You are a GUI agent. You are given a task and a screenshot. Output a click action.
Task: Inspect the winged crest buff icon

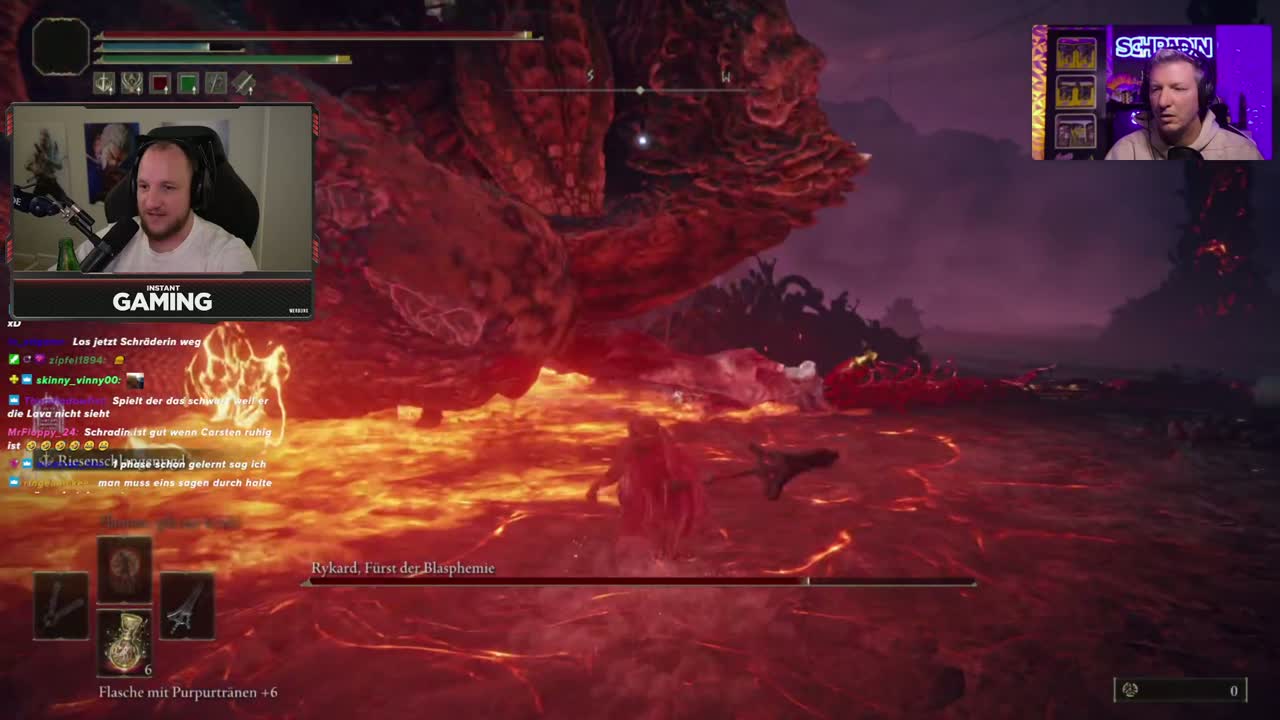pos(132,84)
